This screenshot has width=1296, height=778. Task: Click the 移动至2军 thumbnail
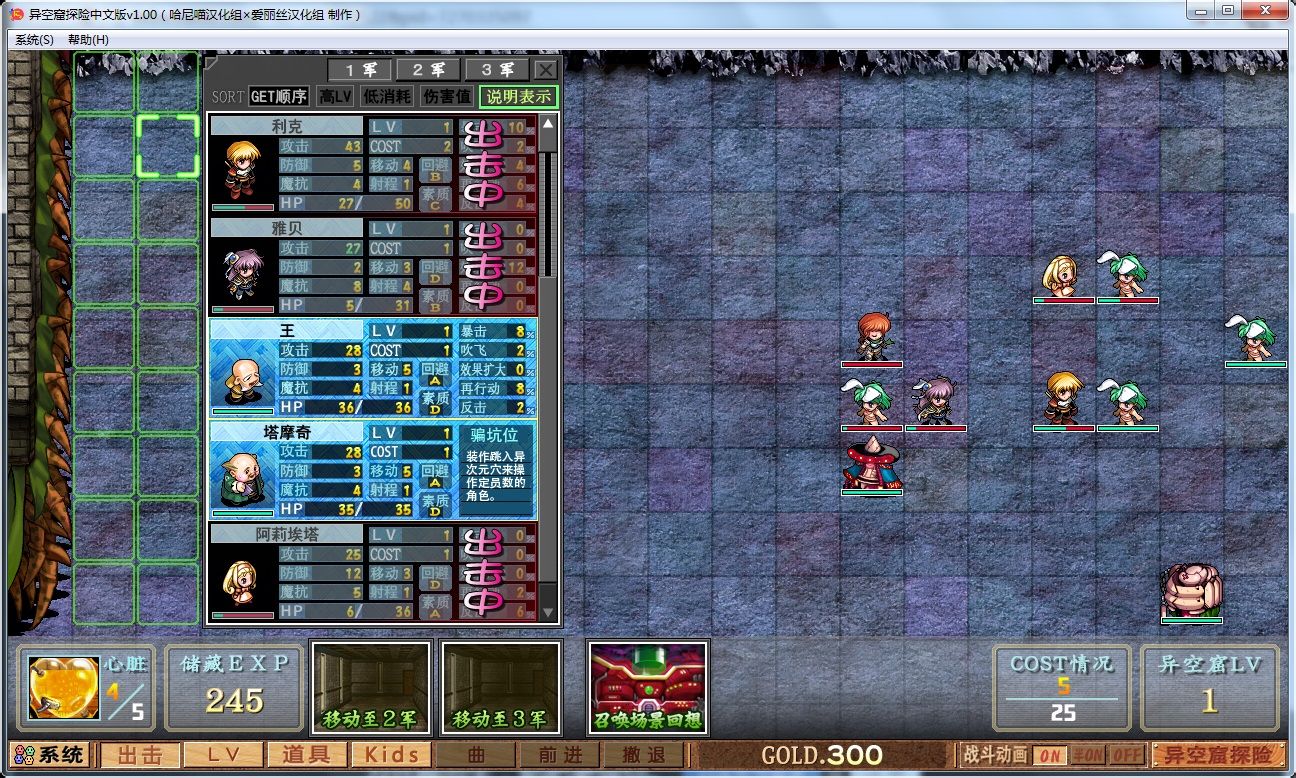[x=371, y=688]
